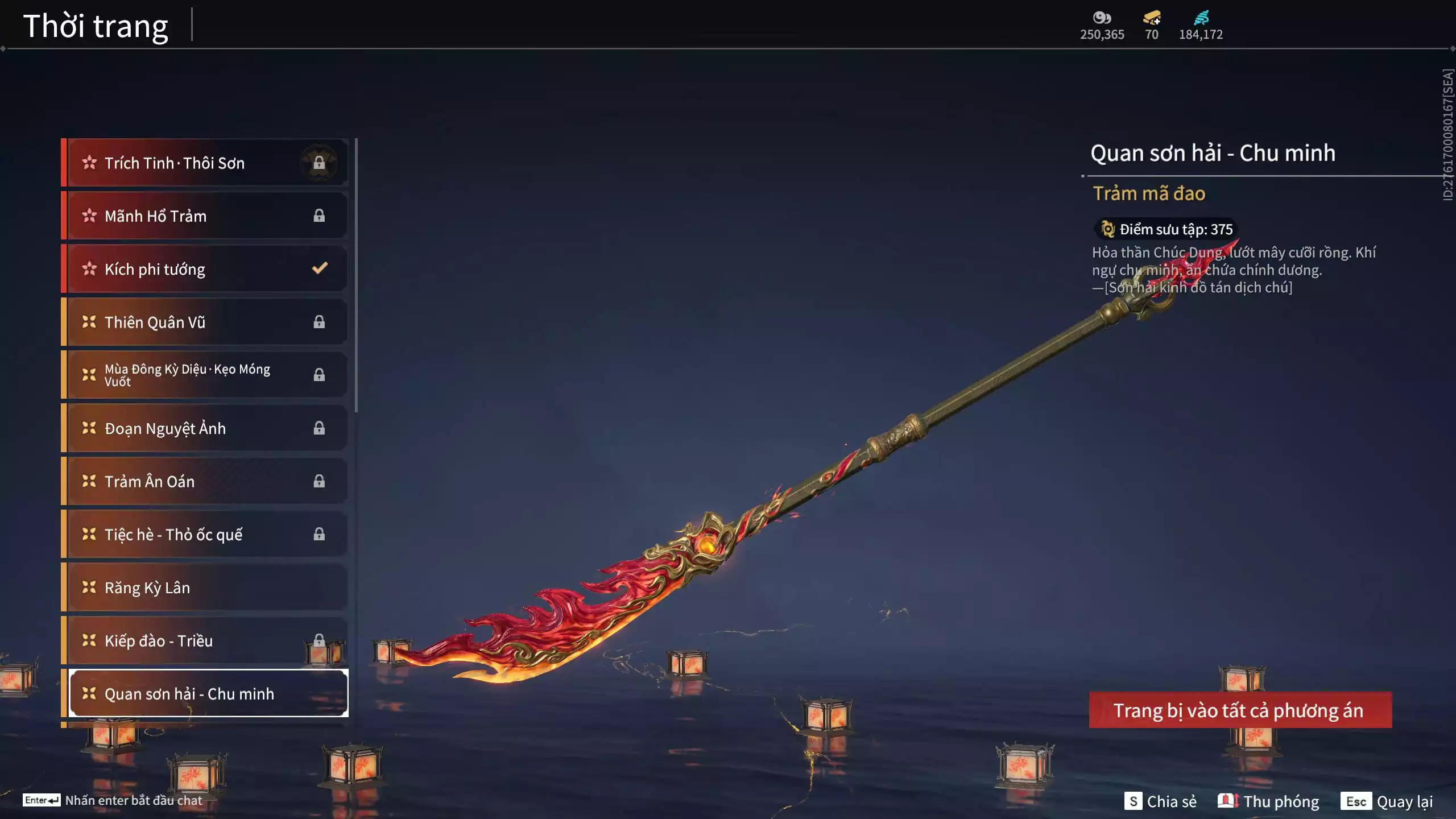The width and height of the screenshot is (1456, 819).
Task: Choose the Đoạn Nguyệt Ảnh entry
Action: click(x=205, y=428)
